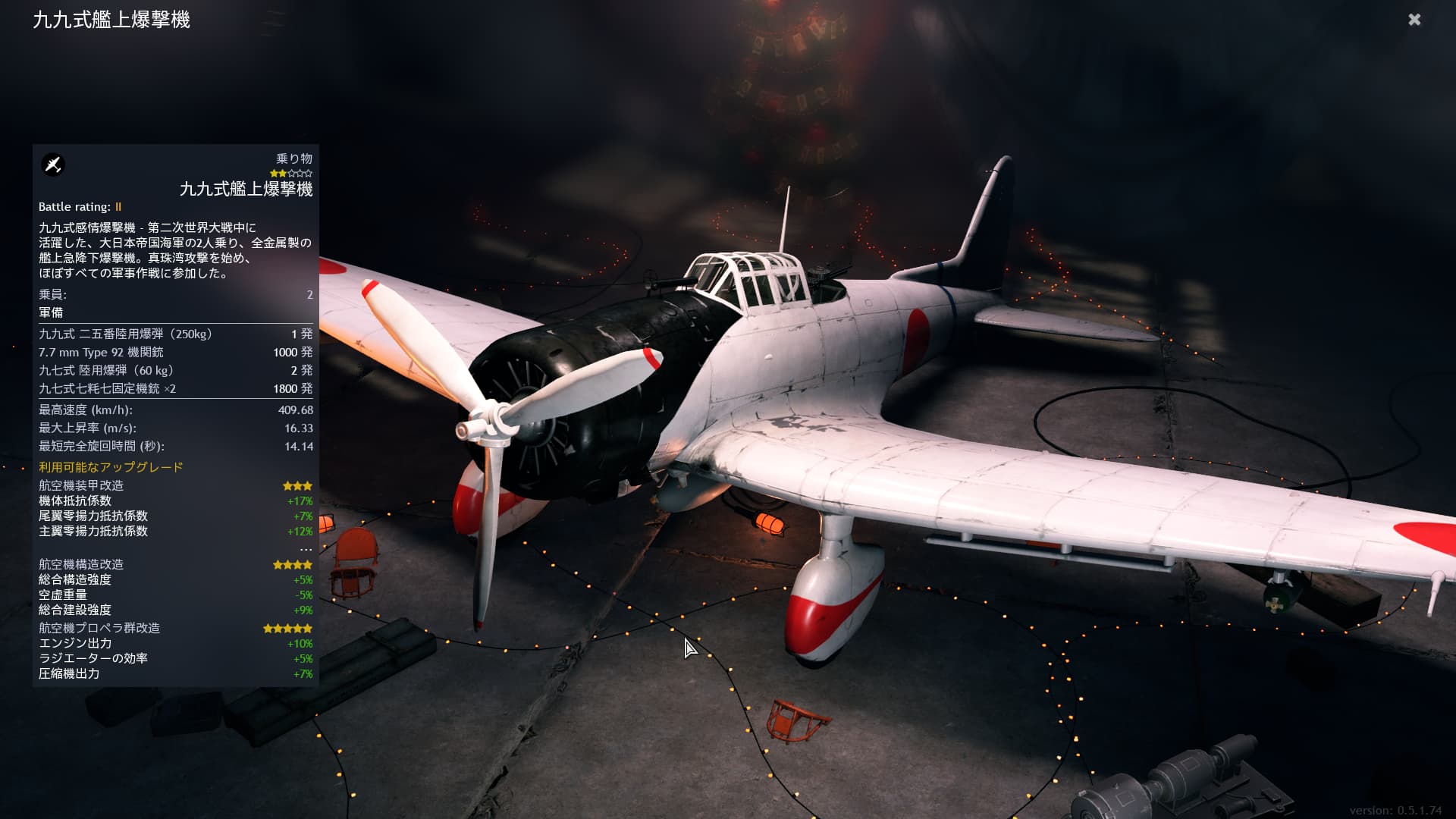Select the second filled star of the vehicle rating

[282, 173]
